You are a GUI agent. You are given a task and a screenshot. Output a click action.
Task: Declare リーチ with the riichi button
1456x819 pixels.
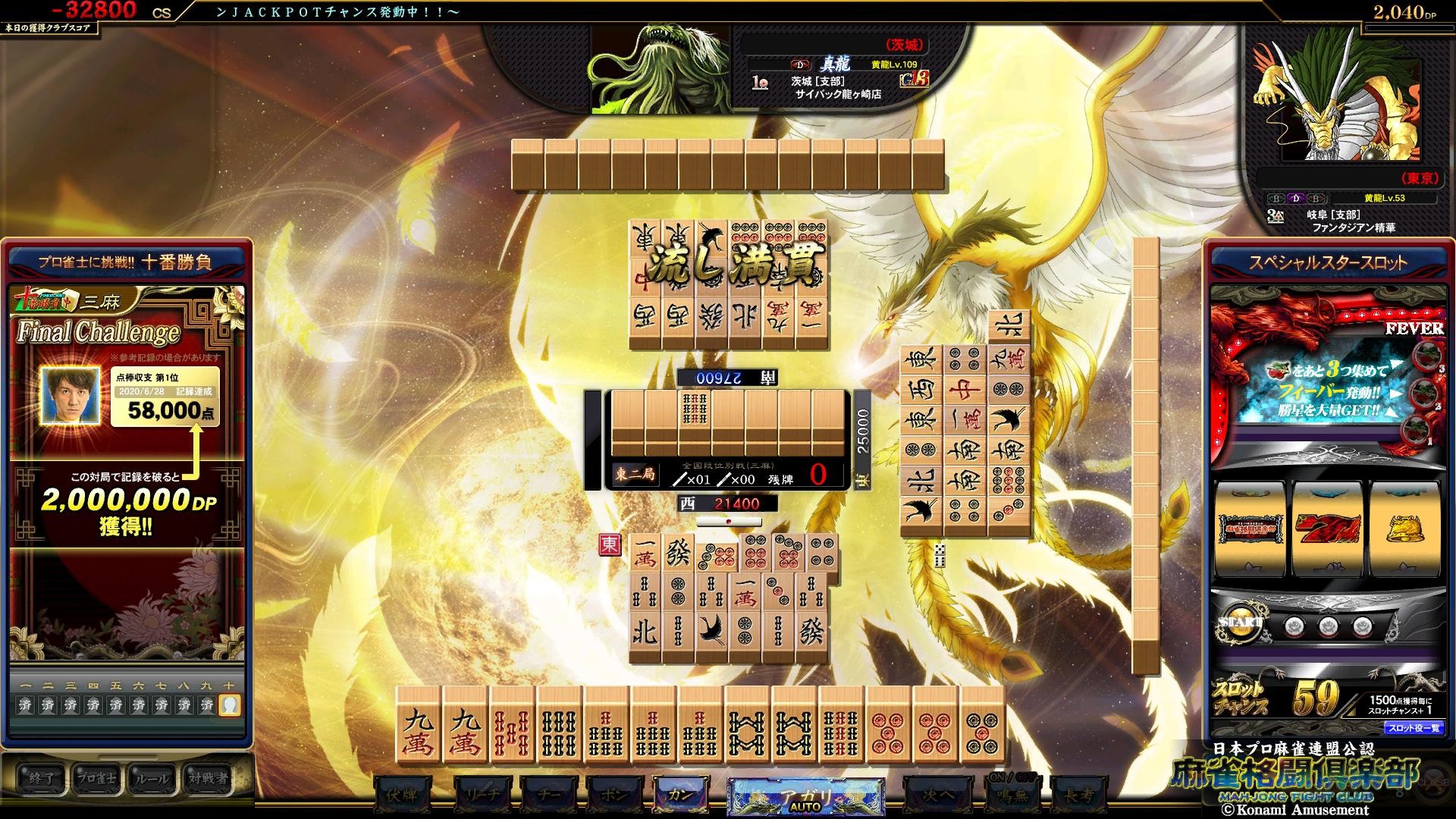pyautogui.click(x=482, y=795)
